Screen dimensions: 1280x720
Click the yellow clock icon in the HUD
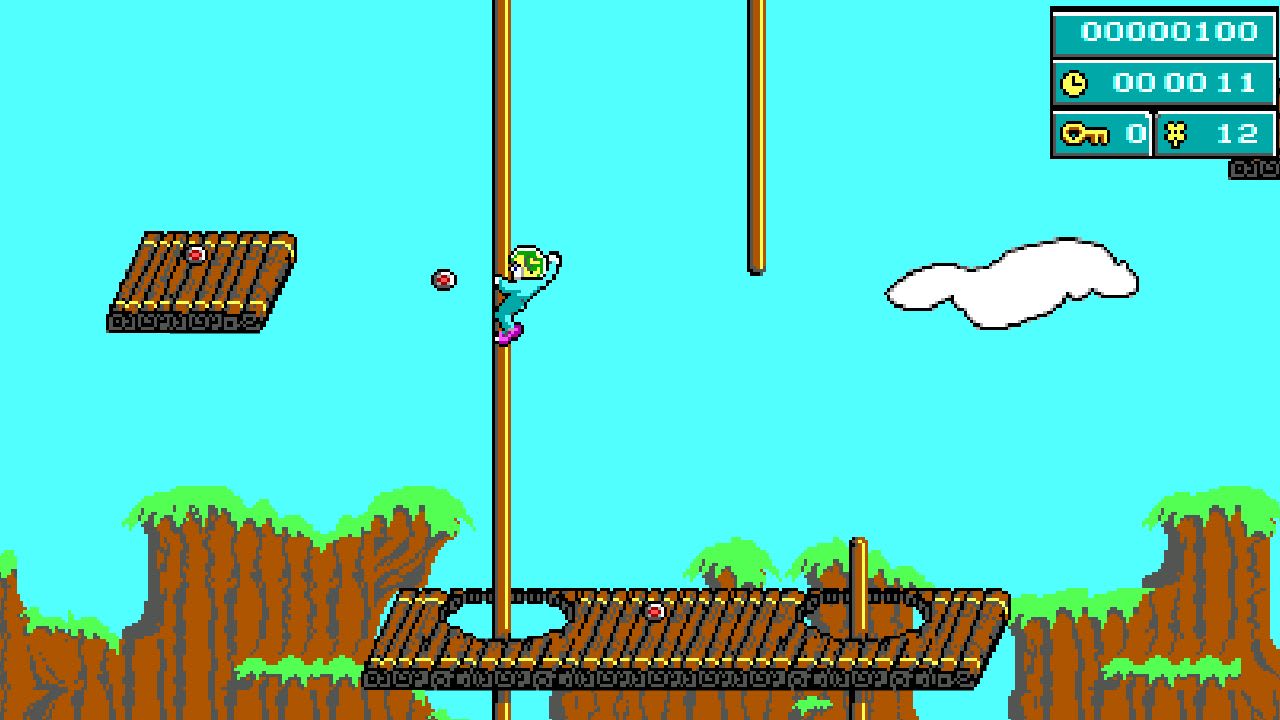[1075, 82]
